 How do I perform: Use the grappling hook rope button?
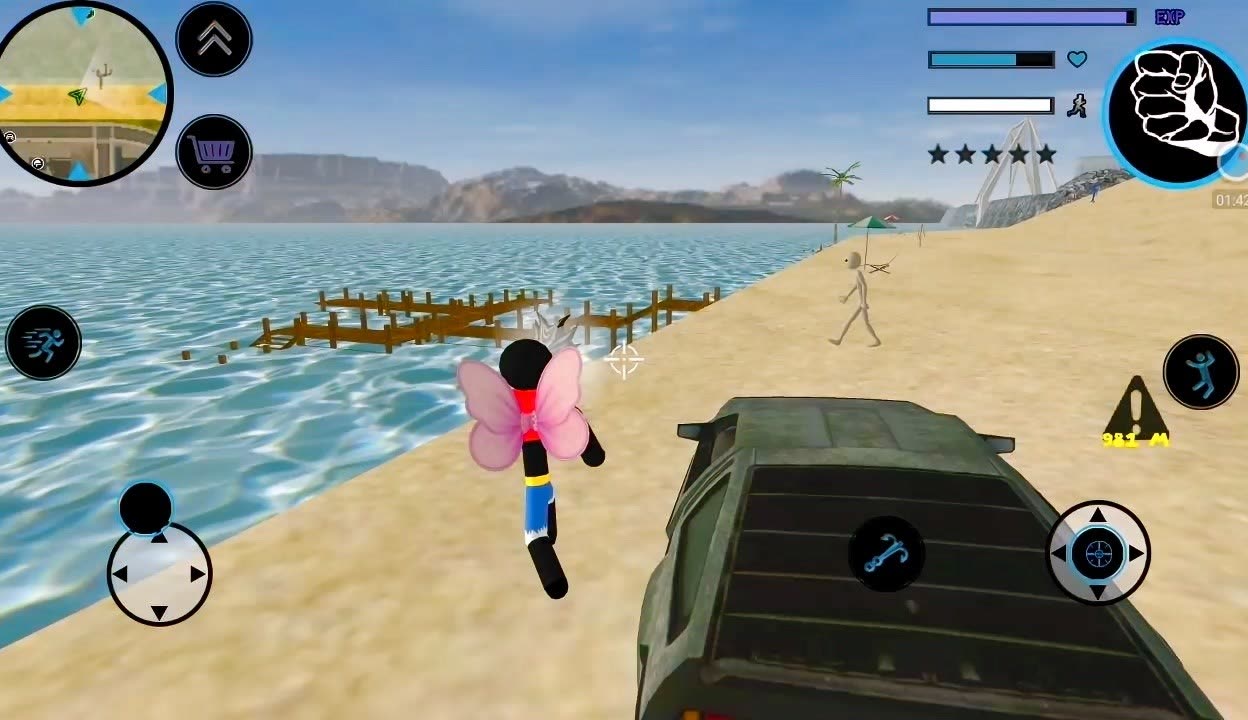click(x=886, y=553)
